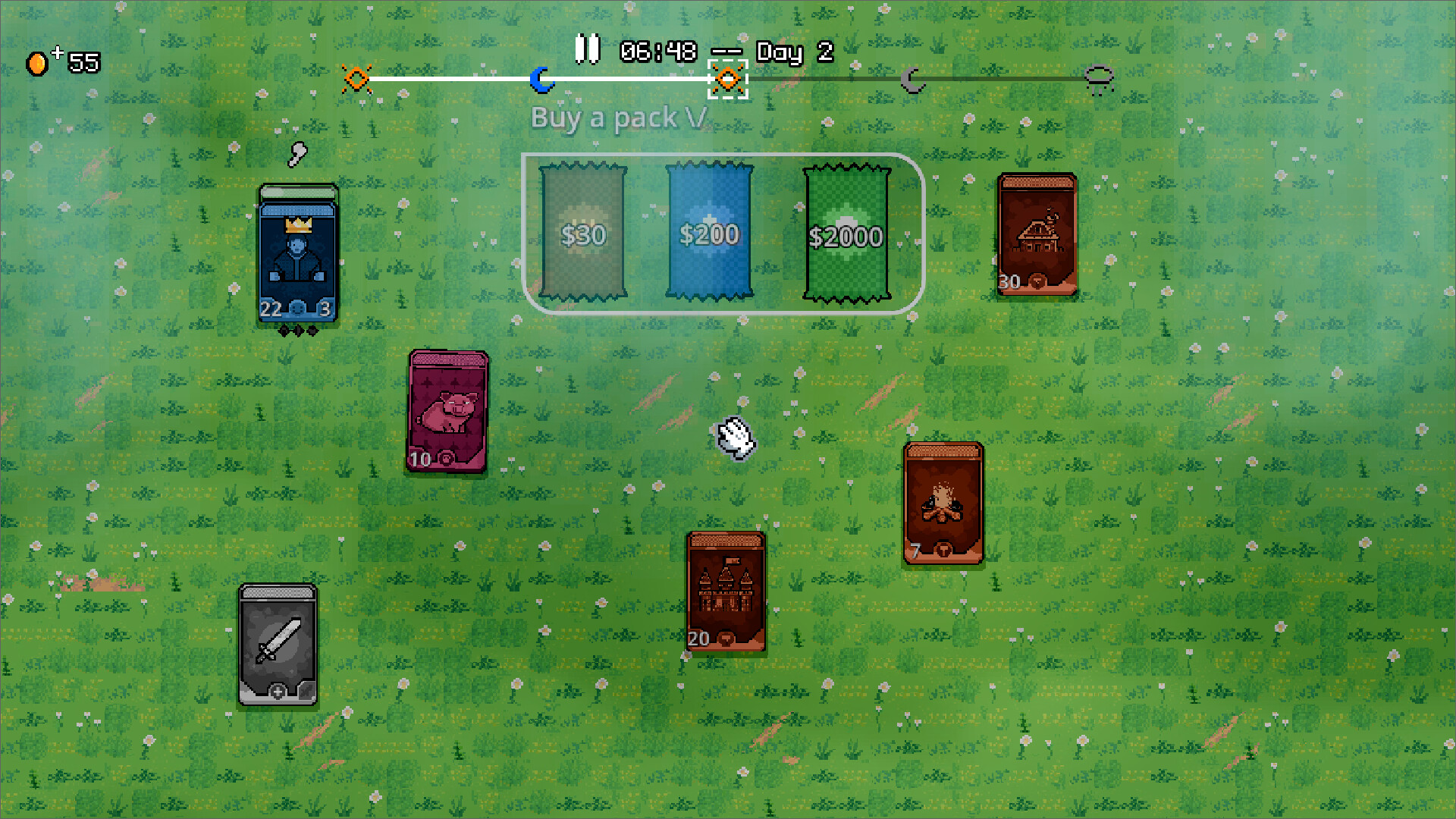The height and width of the screenshot is (819, 1456).
Task: Click the dashed-border sun marker on the timeline
Action: 728,78
